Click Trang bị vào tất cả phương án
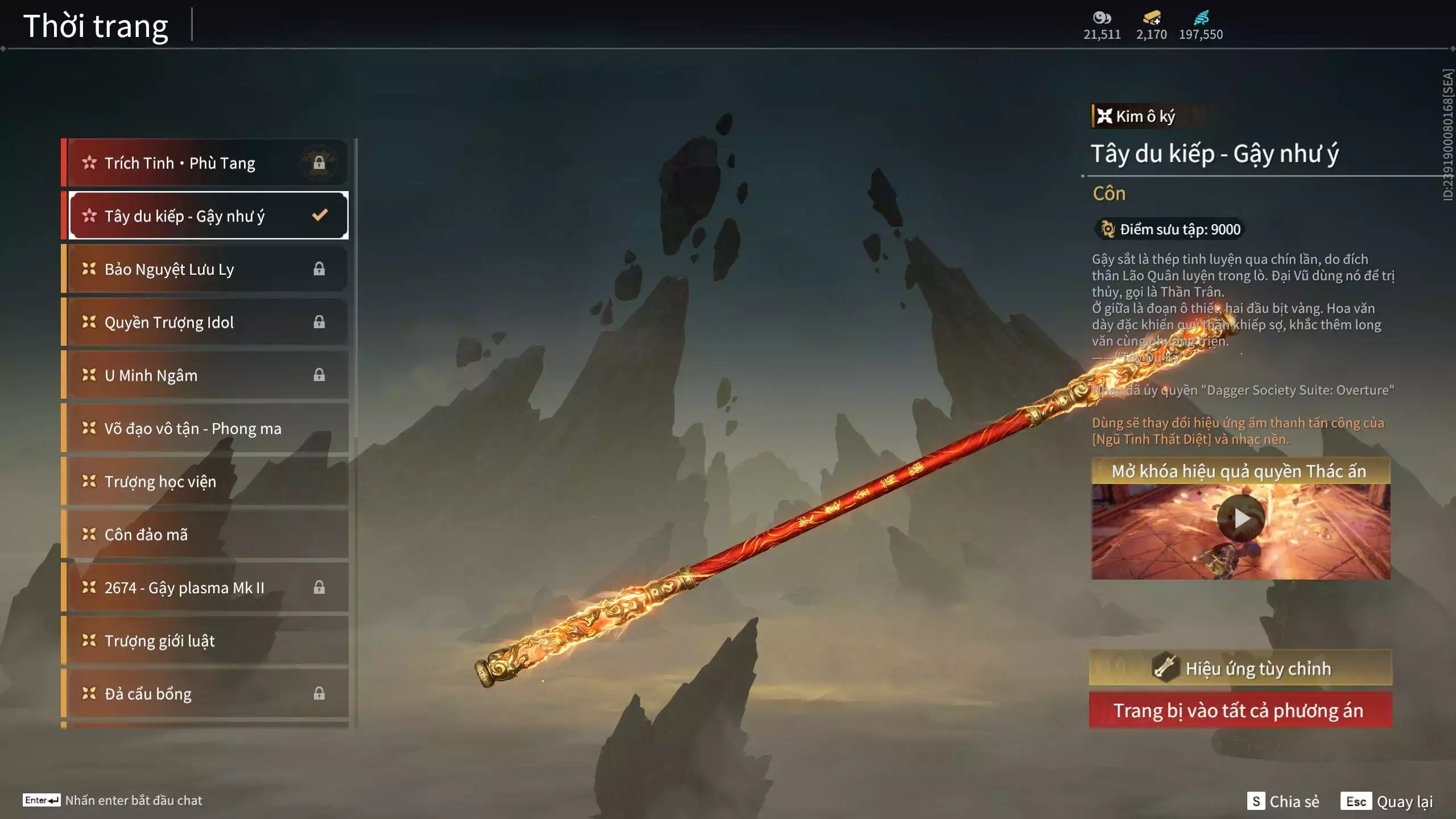Image resolution: width=1456 pixels, height=819 pixels. 1240,711
